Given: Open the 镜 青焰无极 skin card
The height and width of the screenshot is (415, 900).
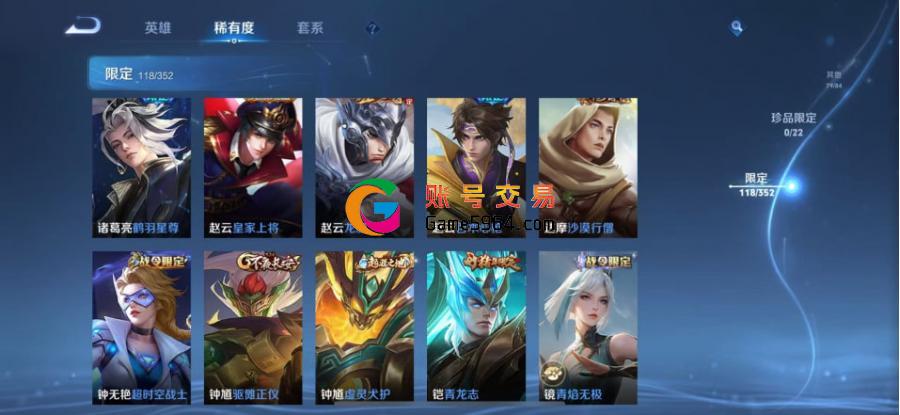Looking at the screenshot, I should (x=588, y=327).
